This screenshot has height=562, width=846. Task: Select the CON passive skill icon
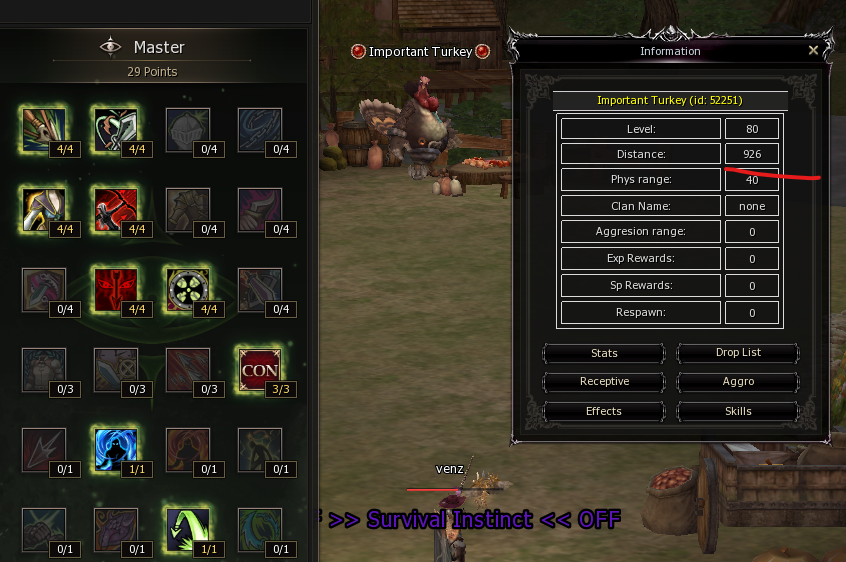pos(258,368)
